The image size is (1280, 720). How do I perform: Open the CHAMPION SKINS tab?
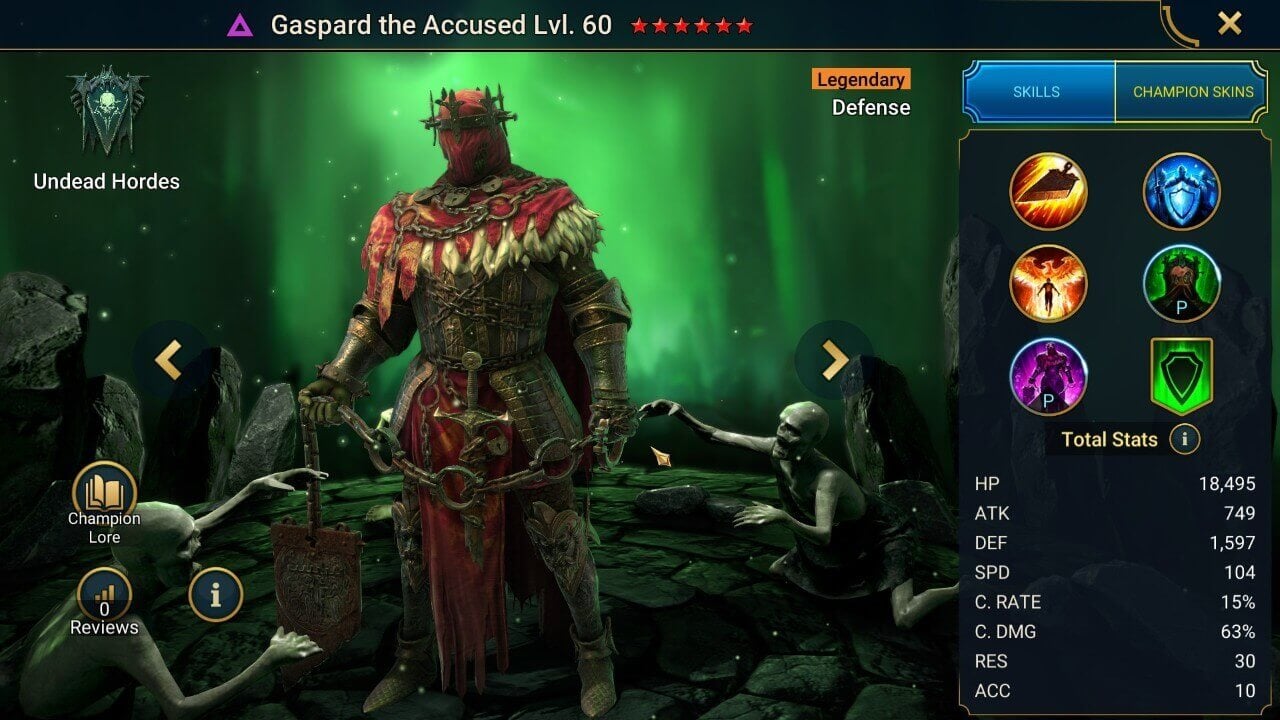point(1192,91)
